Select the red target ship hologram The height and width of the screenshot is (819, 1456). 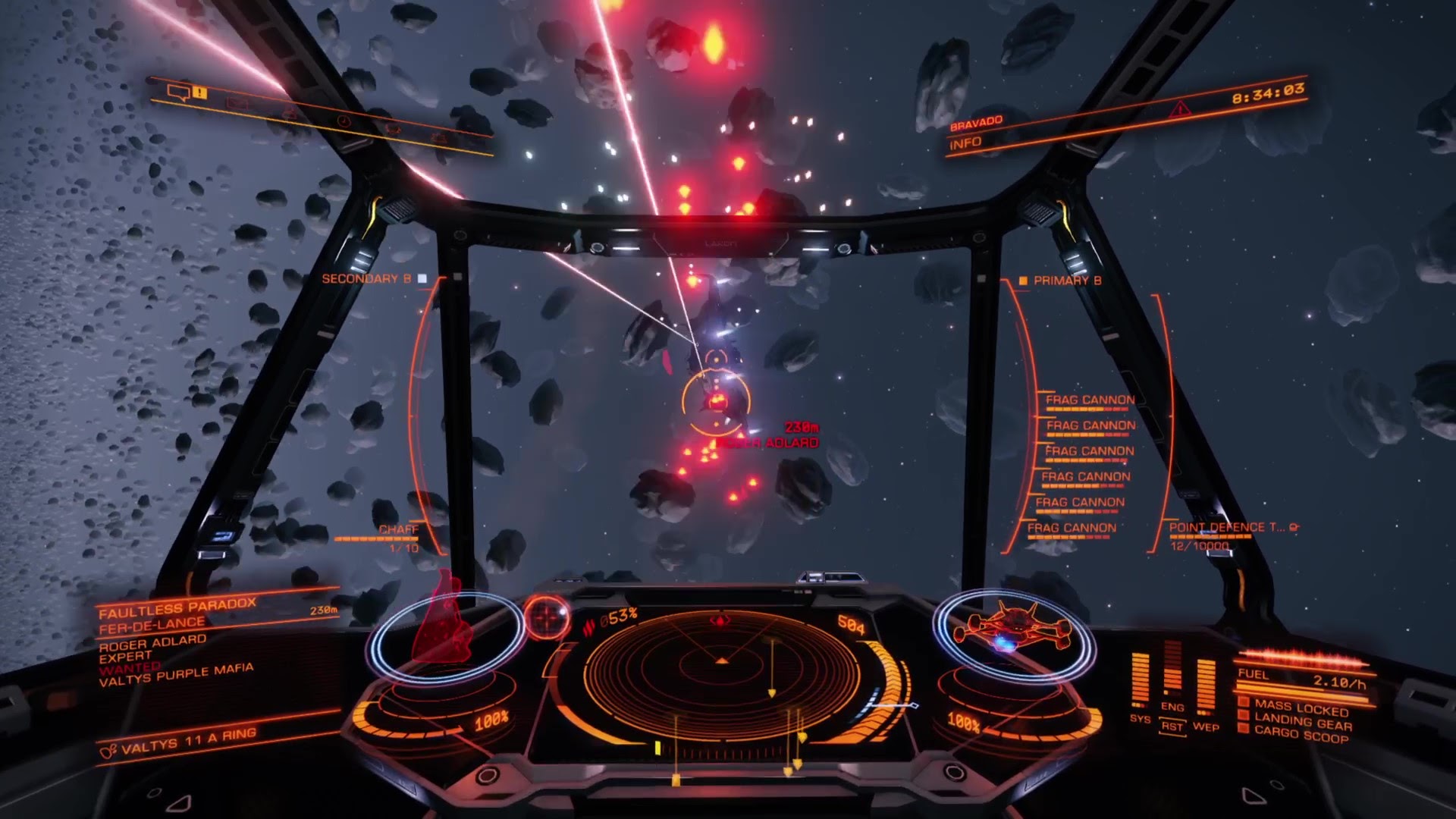point(438,620)
